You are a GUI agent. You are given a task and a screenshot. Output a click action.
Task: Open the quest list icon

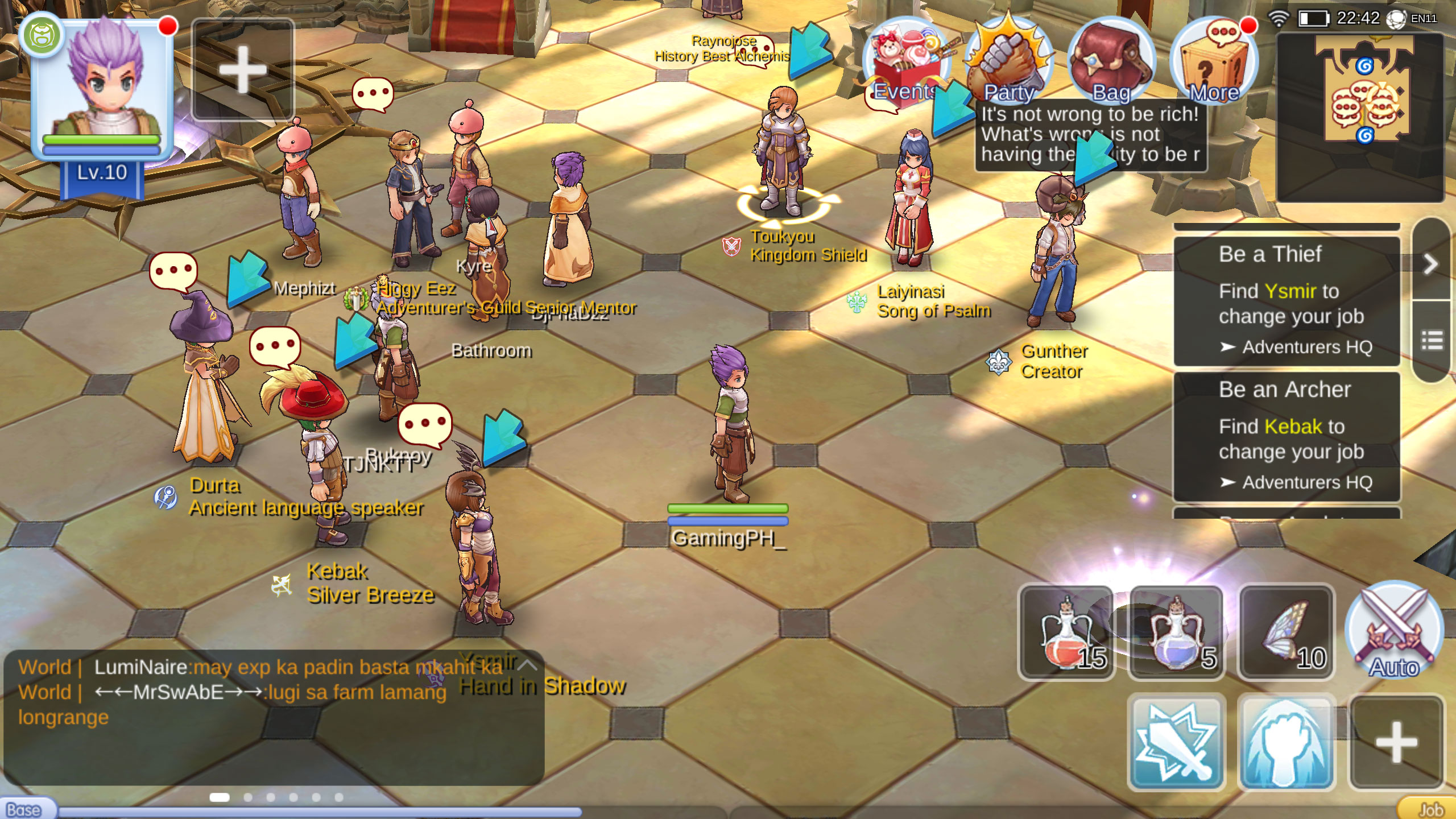tap(1432, 341)
